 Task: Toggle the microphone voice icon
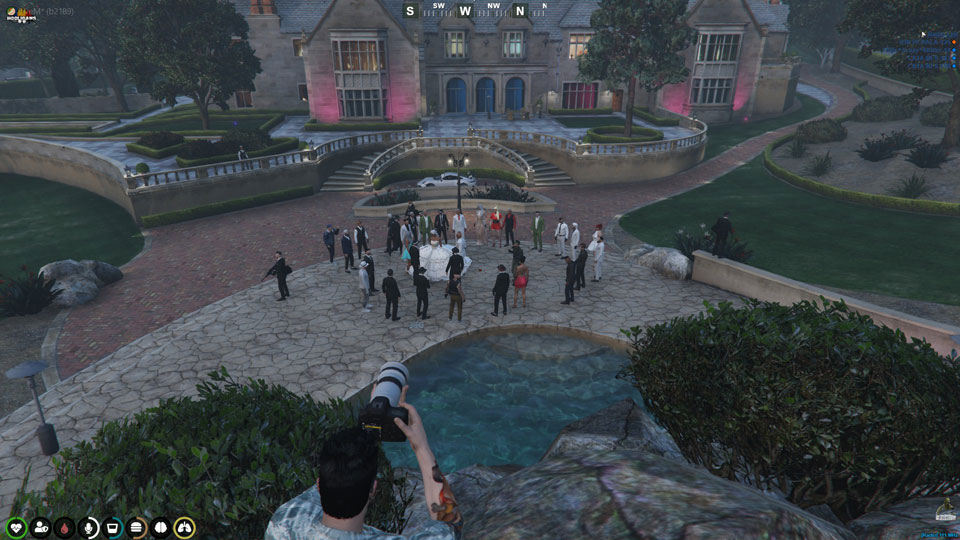point(89,527)
